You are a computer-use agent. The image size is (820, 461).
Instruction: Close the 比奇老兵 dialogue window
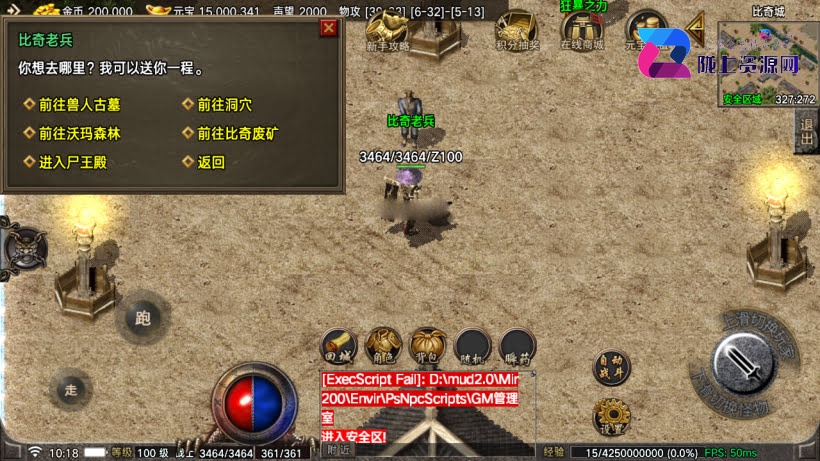pos(328,28)
